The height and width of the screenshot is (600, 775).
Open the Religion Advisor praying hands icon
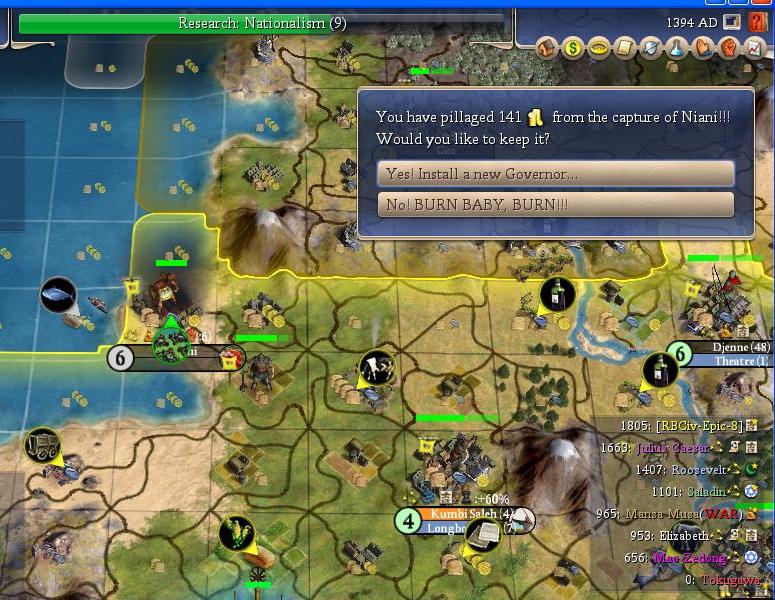704,47
